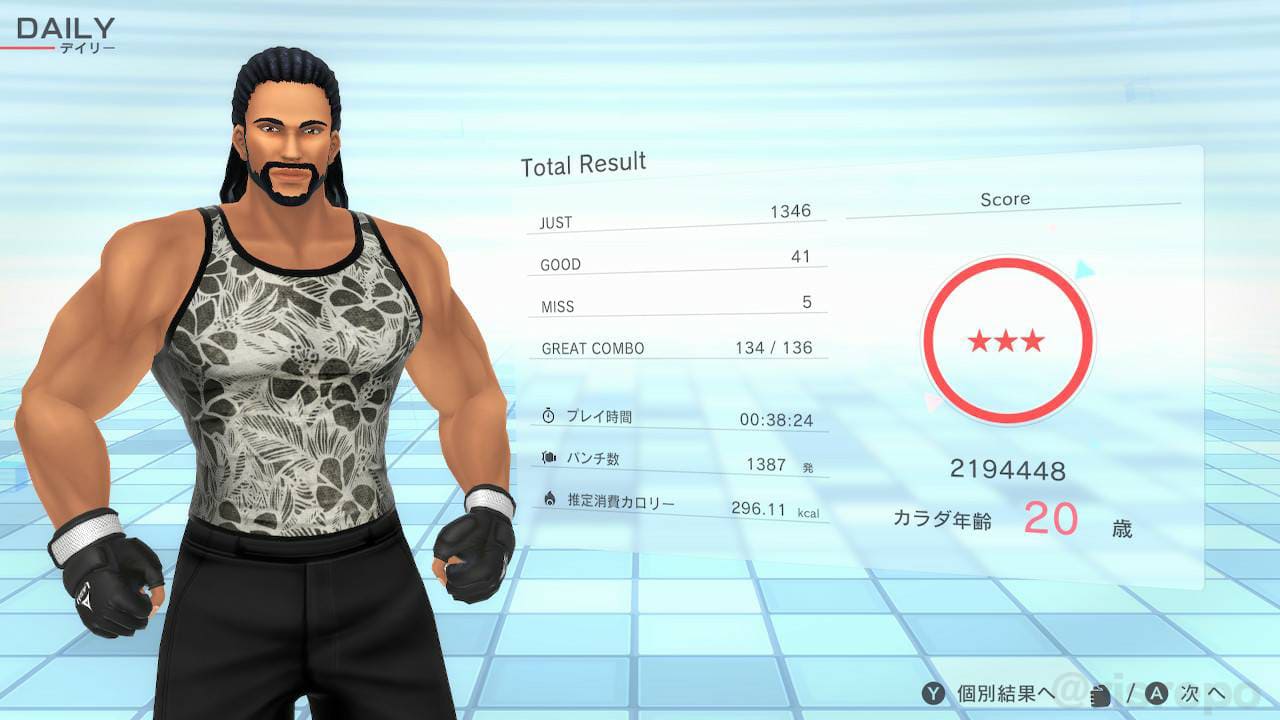Expand the MISS count entry
Viewport: 1280px width, 720px height.
coord(676,303)
